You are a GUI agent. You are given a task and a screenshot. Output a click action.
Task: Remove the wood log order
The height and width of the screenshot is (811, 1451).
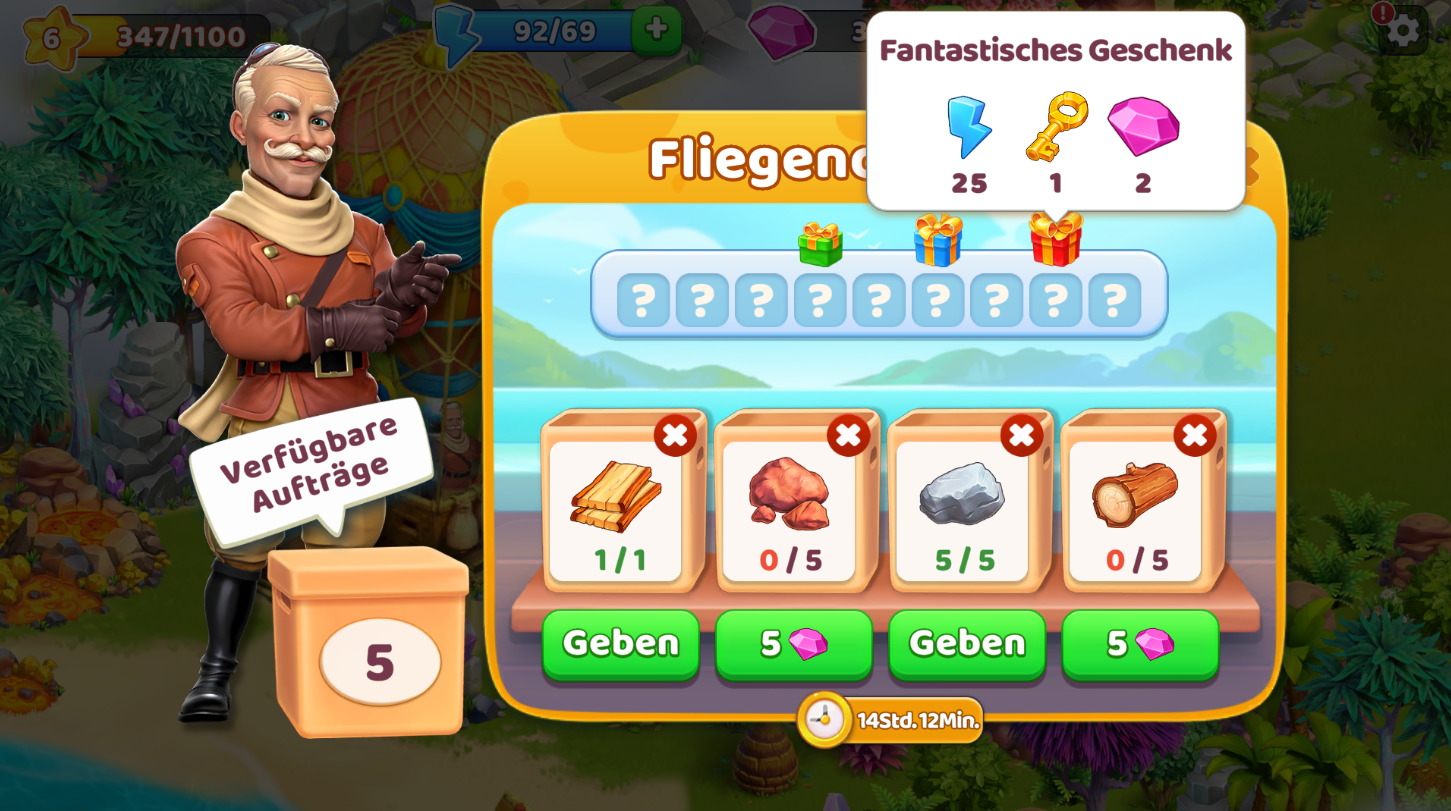coord(1194,436)
